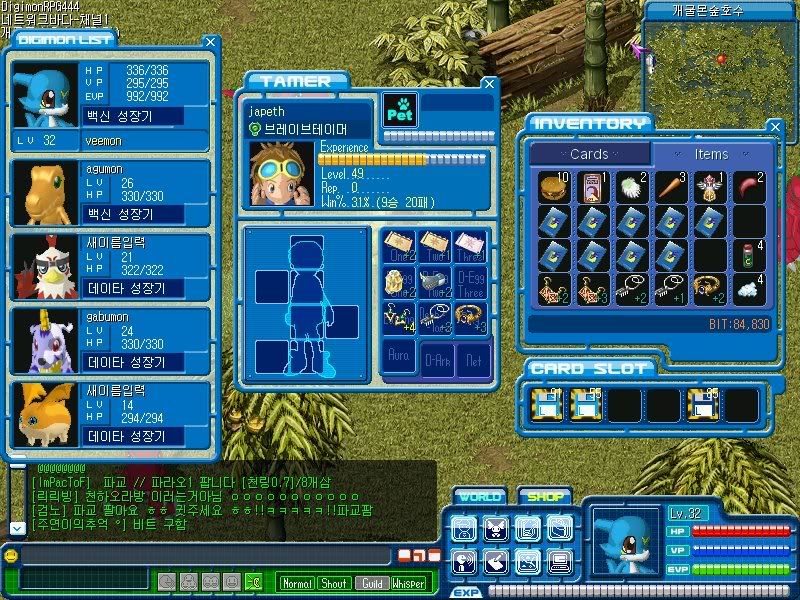Close the Inventory window
This screenshot has width=800, height=600.
774,127
